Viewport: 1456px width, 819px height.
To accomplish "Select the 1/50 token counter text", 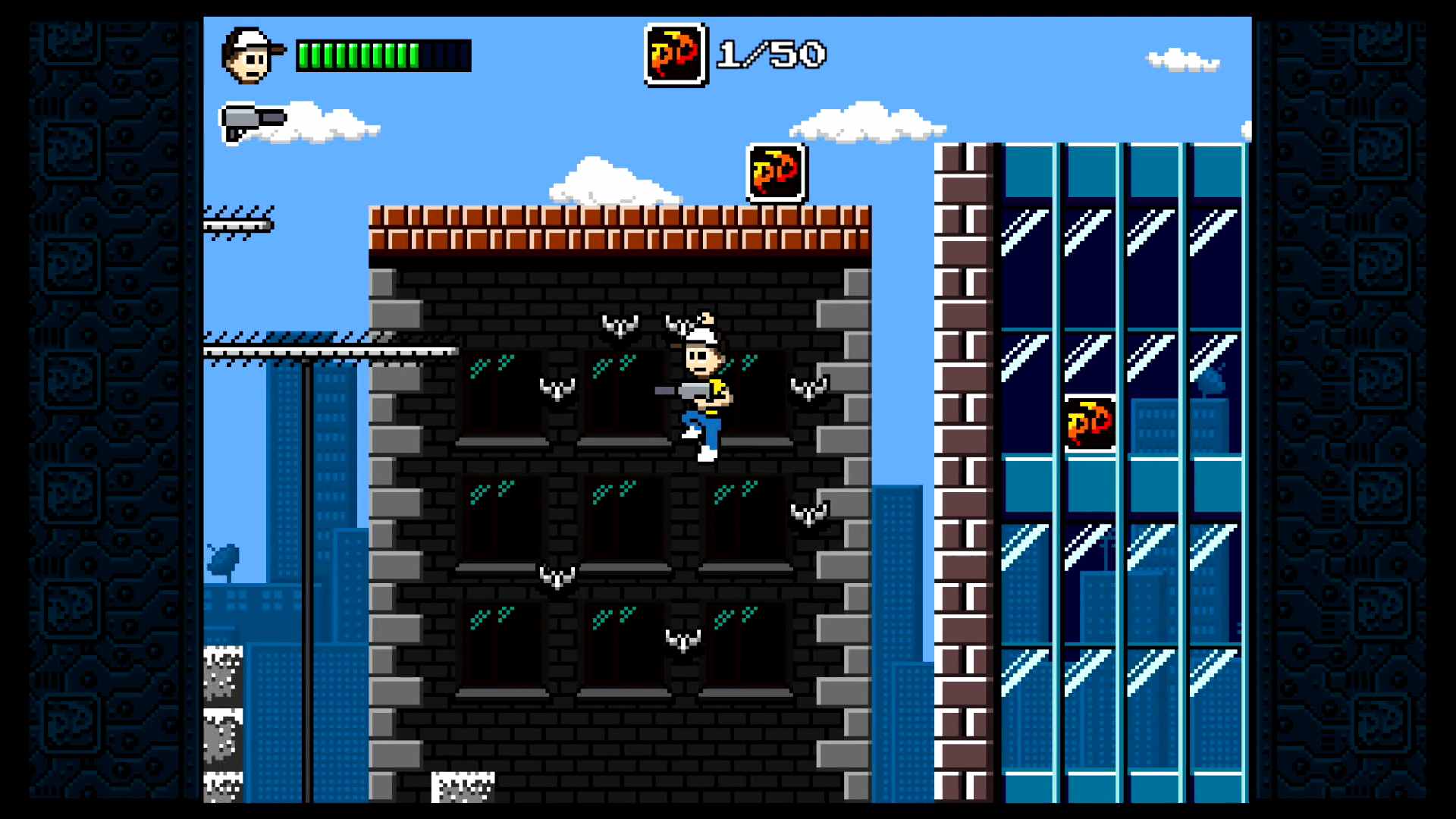I will 770,53.
